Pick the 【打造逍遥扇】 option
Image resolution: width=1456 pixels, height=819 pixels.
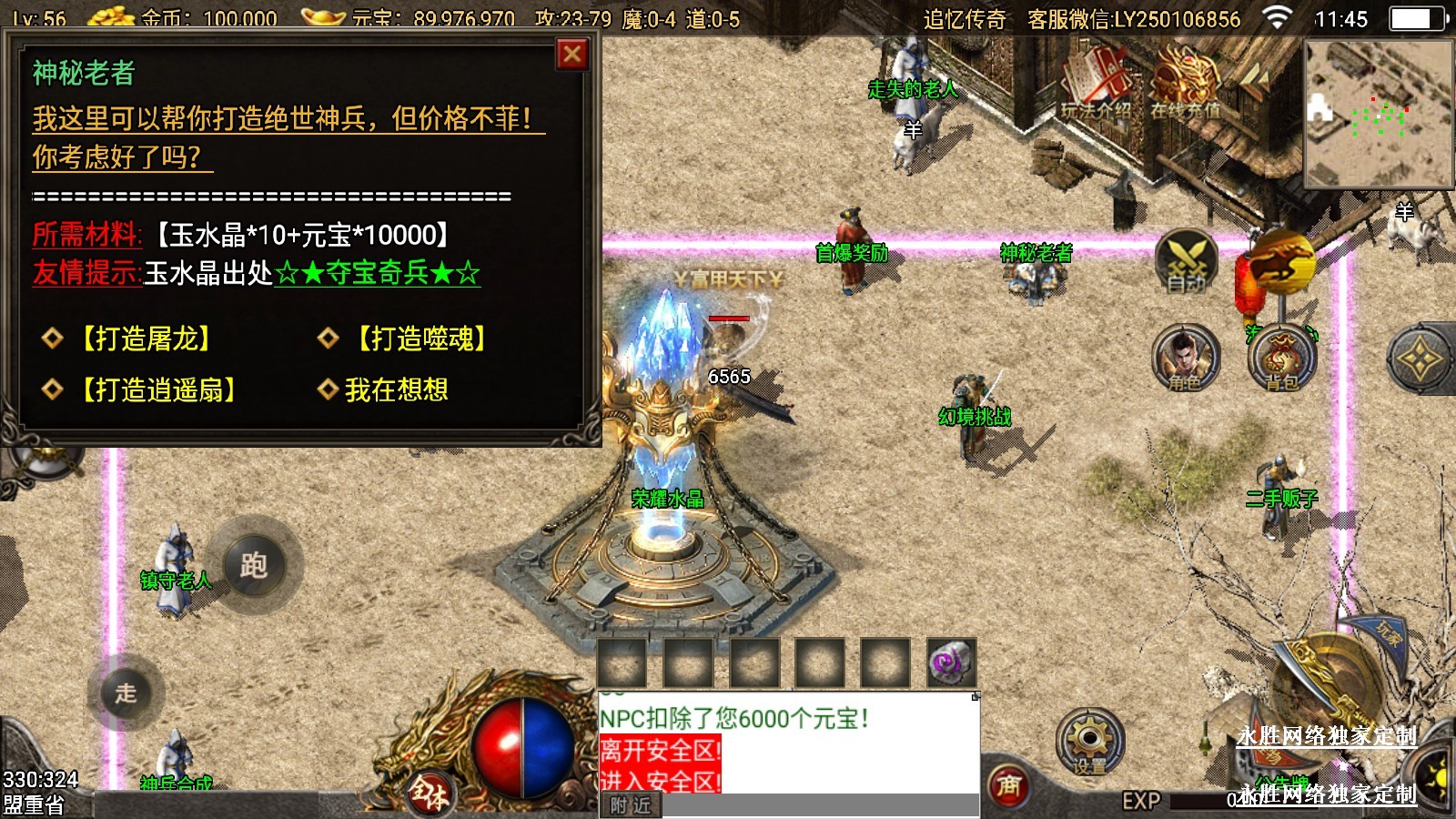157,390
